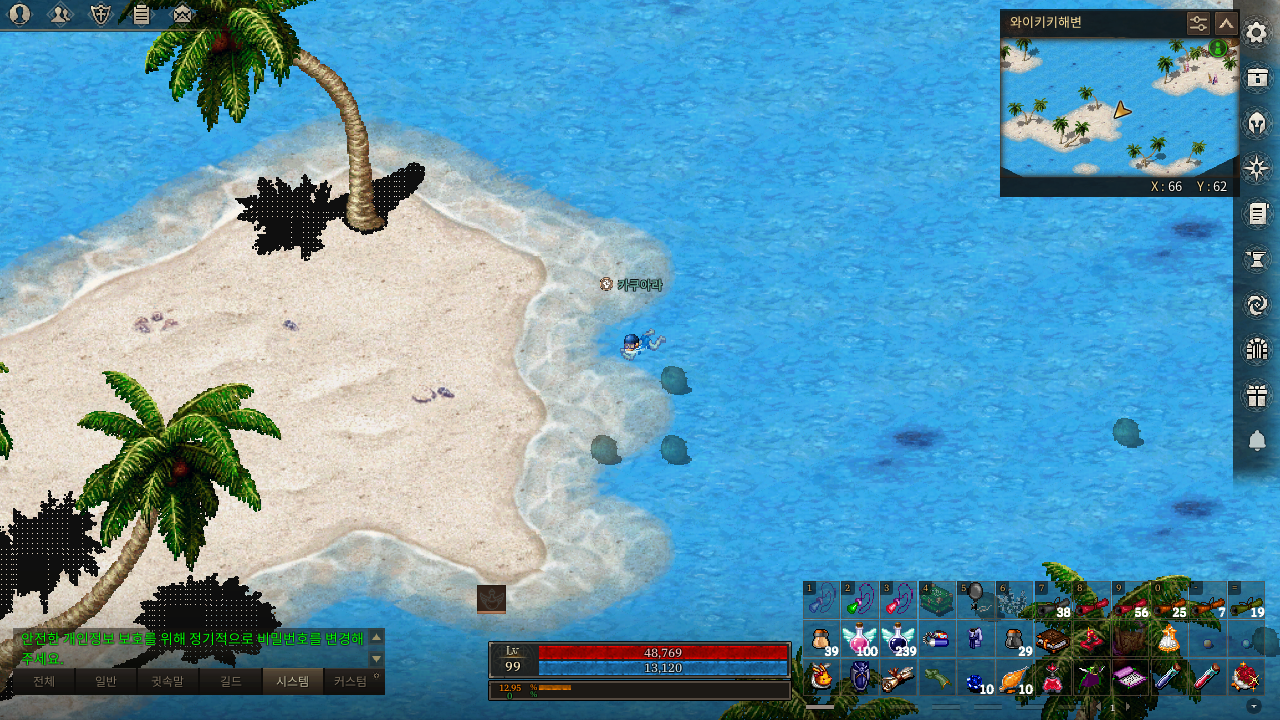This screenshot has height=720, width=1280.
Task: Select the green treasure chest in hotbar slot 4
Action: coord(937,600)
